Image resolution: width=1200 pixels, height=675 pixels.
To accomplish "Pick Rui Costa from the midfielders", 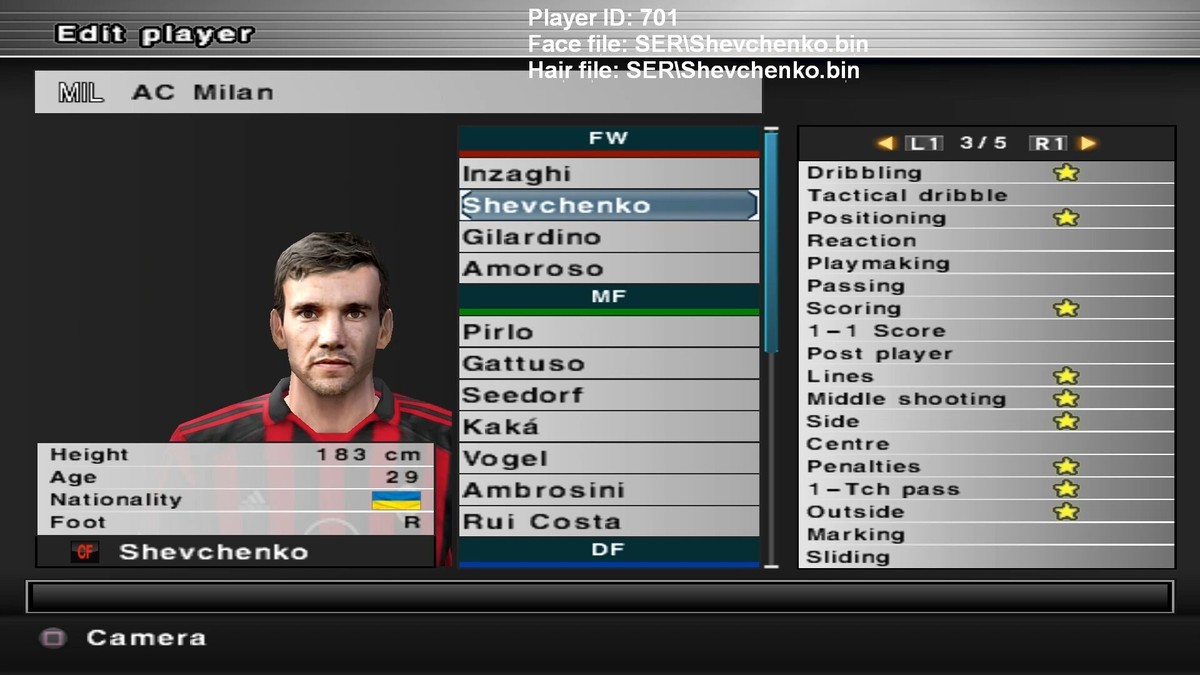I will (608, 522).
